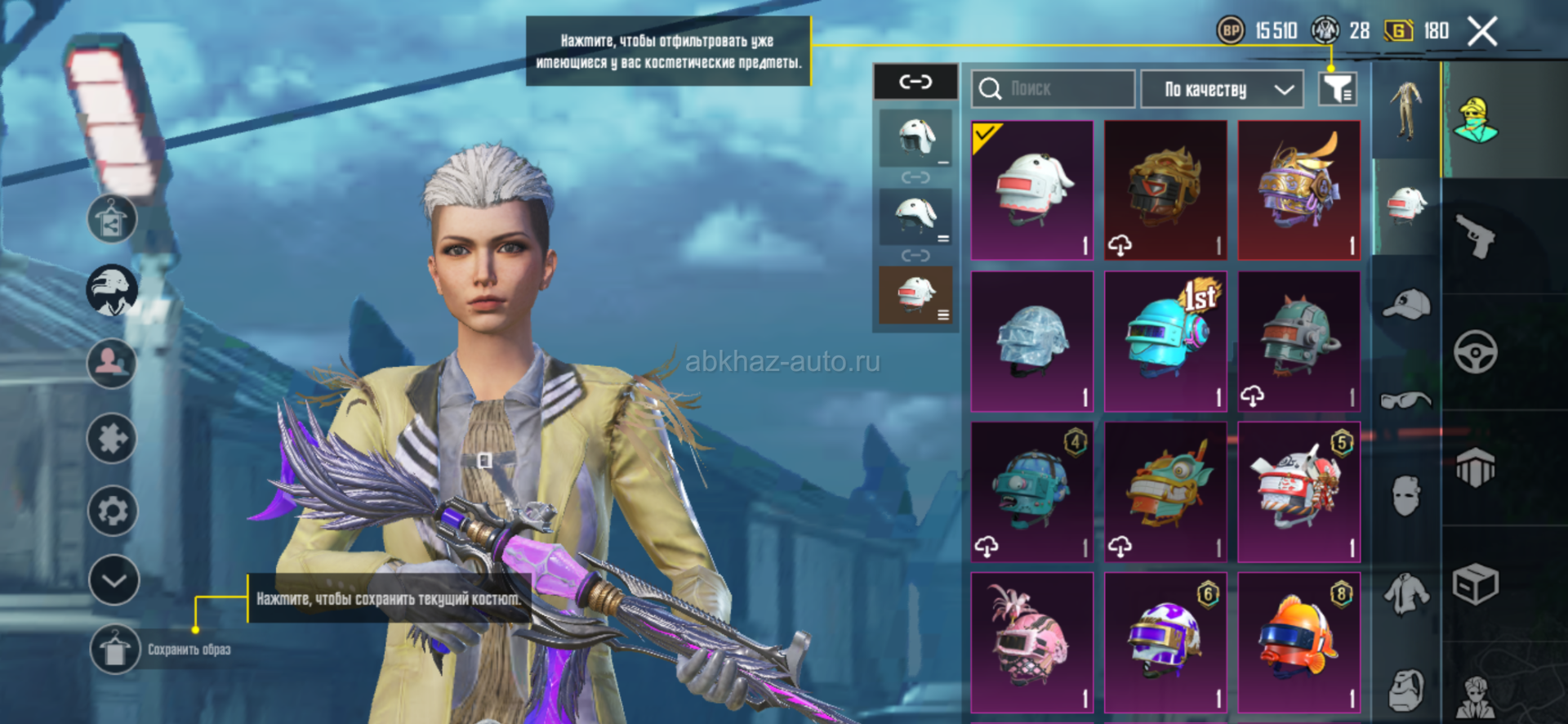
Task: Open the sunglasses eyewear tab
Action: point(1406,400)
